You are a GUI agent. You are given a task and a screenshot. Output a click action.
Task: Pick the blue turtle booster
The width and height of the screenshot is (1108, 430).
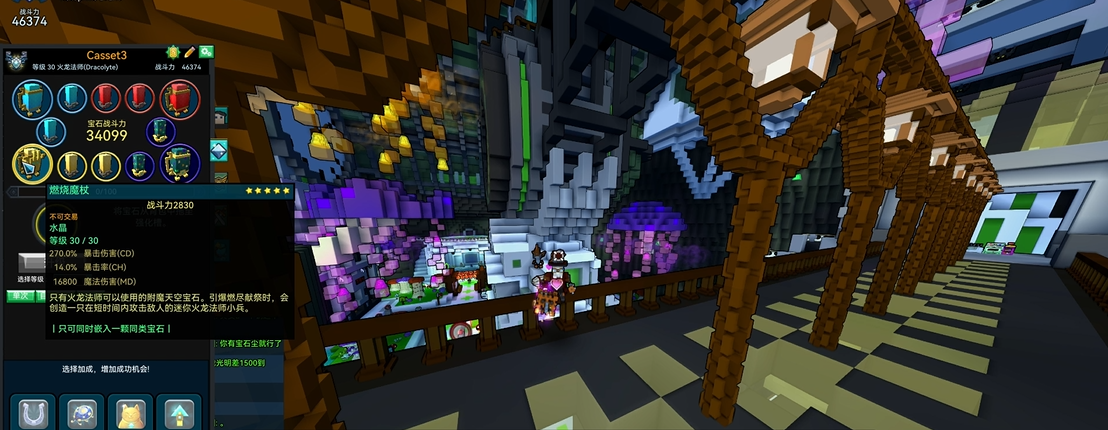82,413
